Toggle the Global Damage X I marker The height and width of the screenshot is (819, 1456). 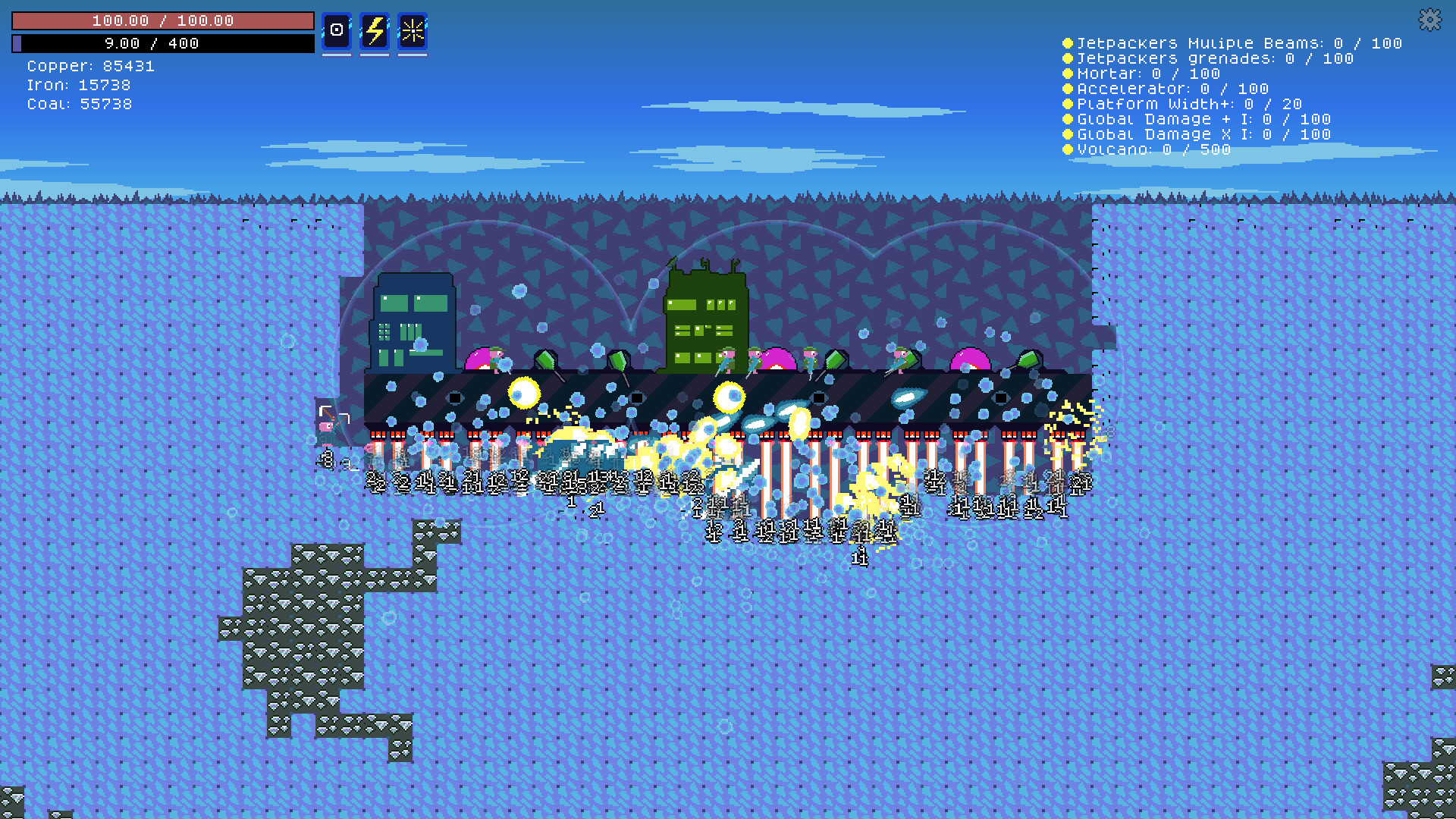coord(1068,134)
